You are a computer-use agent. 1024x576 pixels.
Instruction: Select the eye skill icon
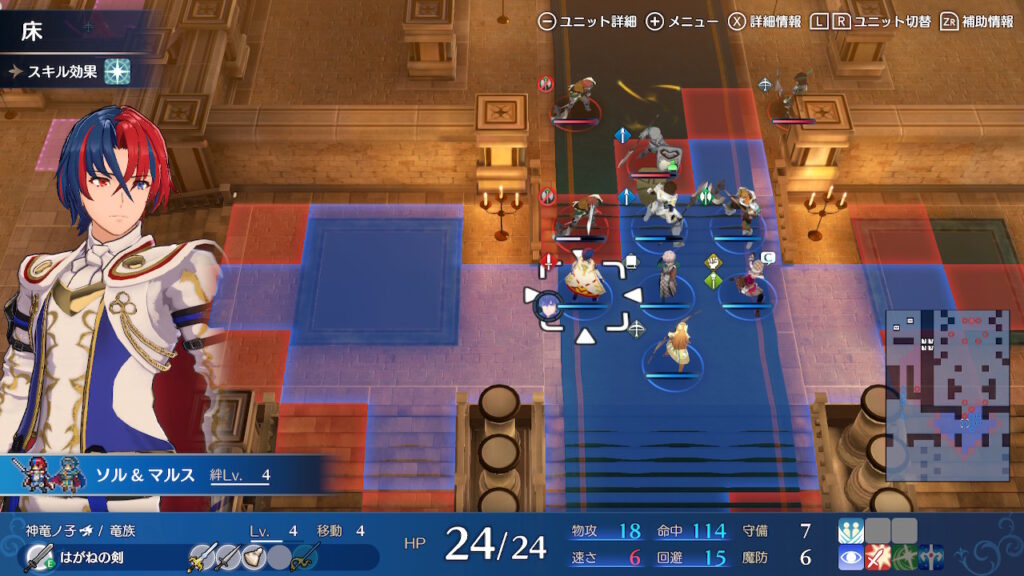[x=851, y=557]
